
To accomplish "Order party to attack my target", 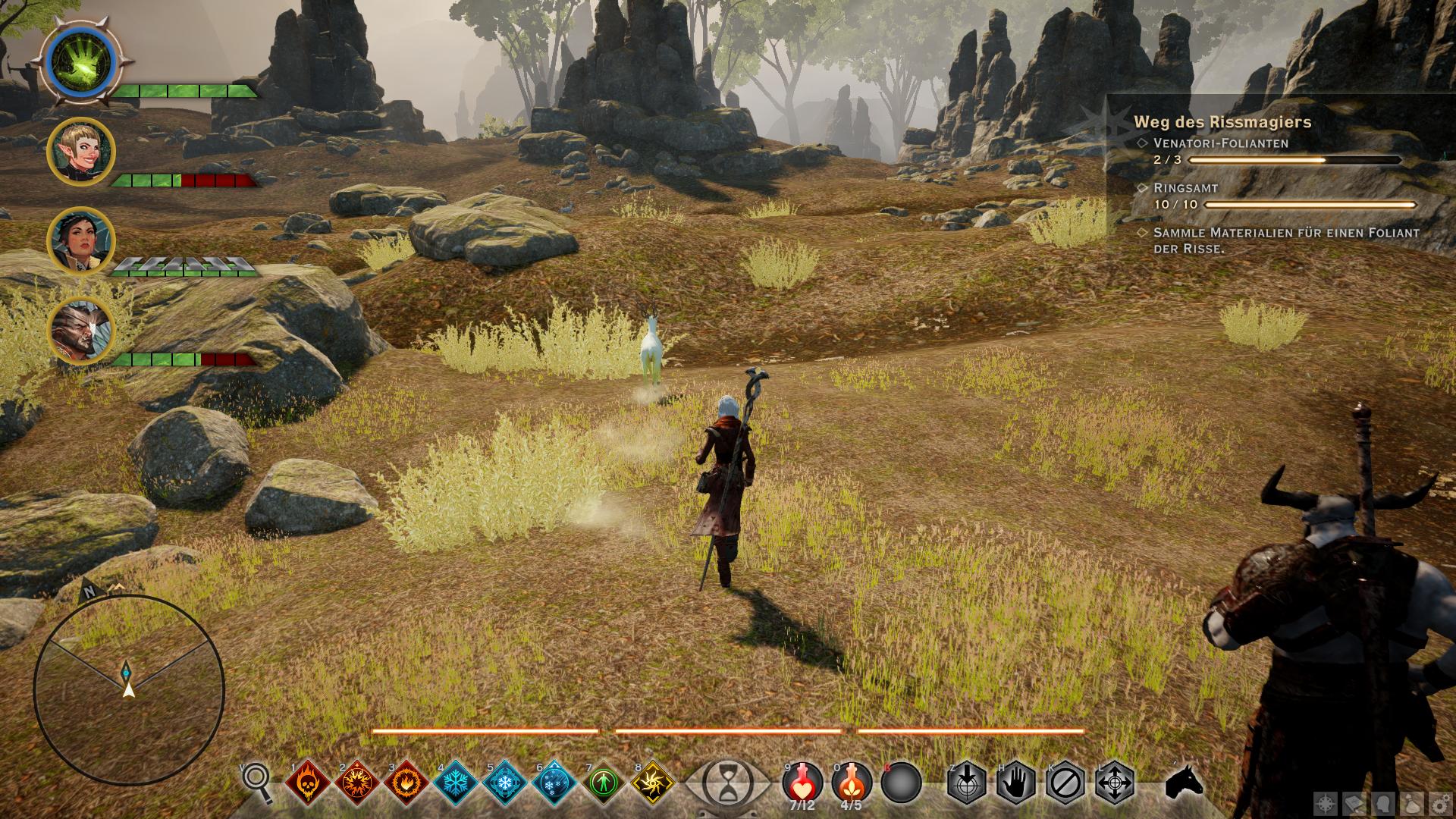I will (x=966, y=781).
